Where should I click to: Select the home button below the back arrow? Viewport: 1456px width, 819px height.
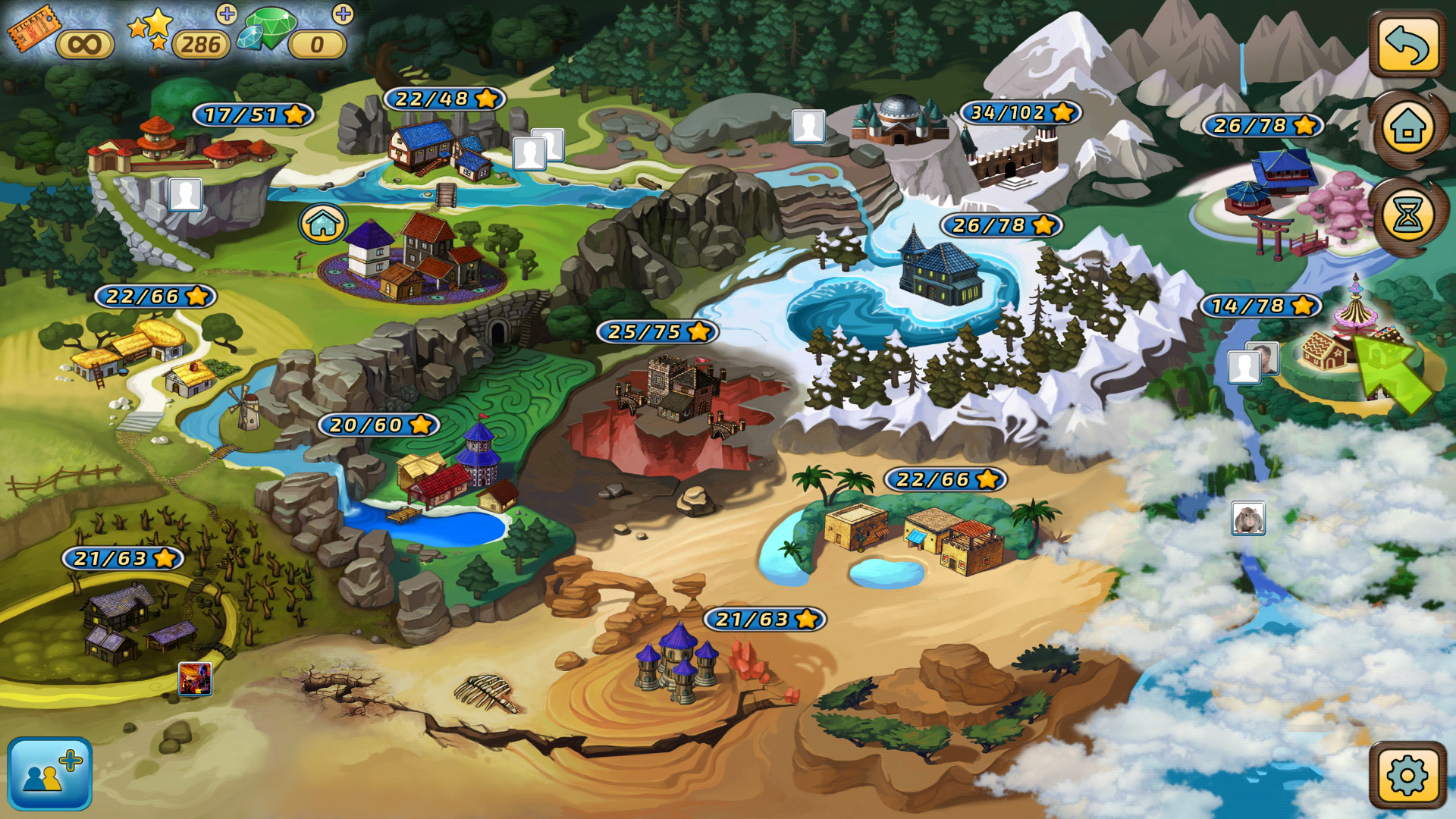(x=1408, y=129)
